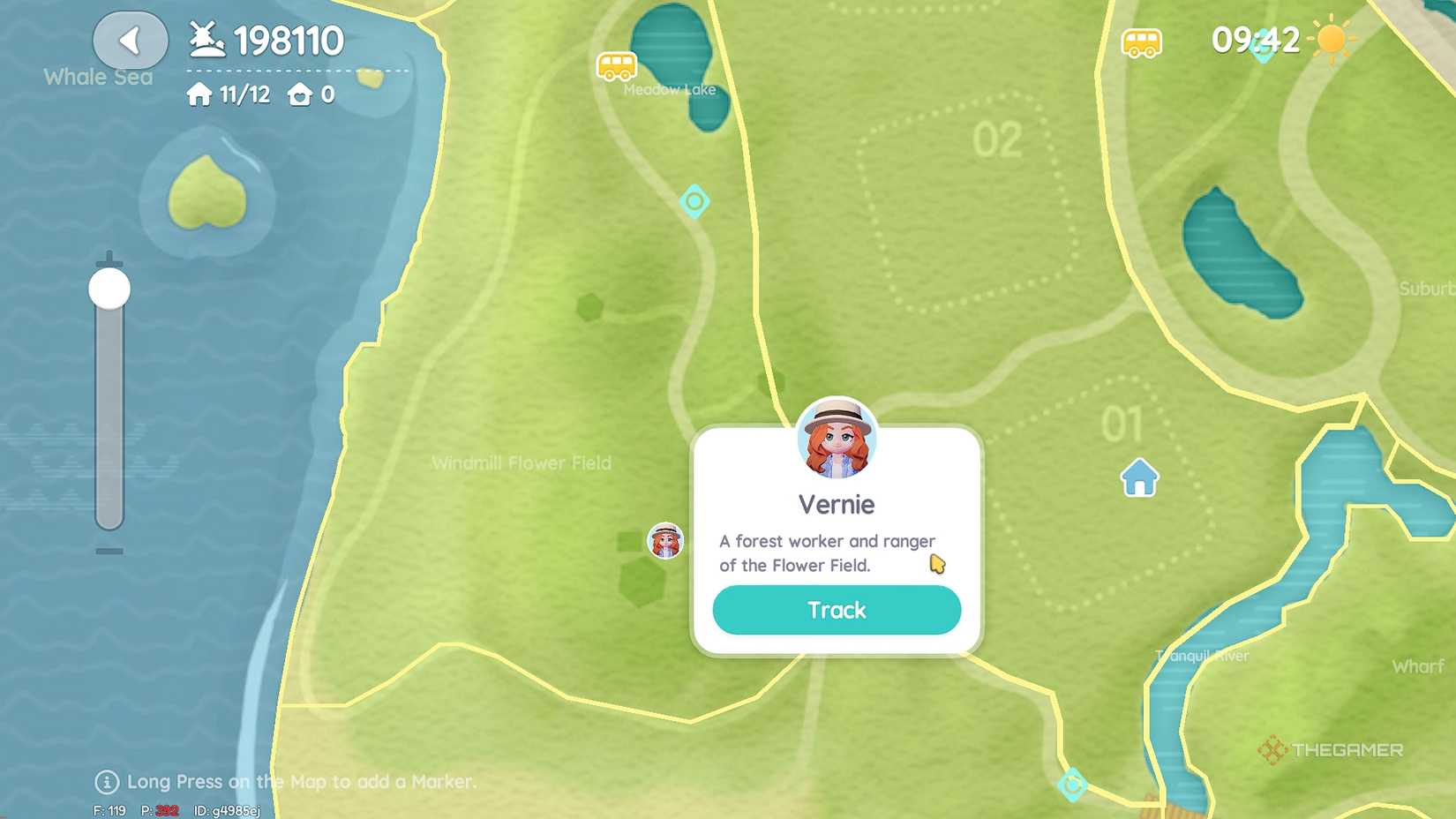This screenshot has width=1456, height=819.
Task: Click the dashed region labeled 02
Action: coord(997,137)
